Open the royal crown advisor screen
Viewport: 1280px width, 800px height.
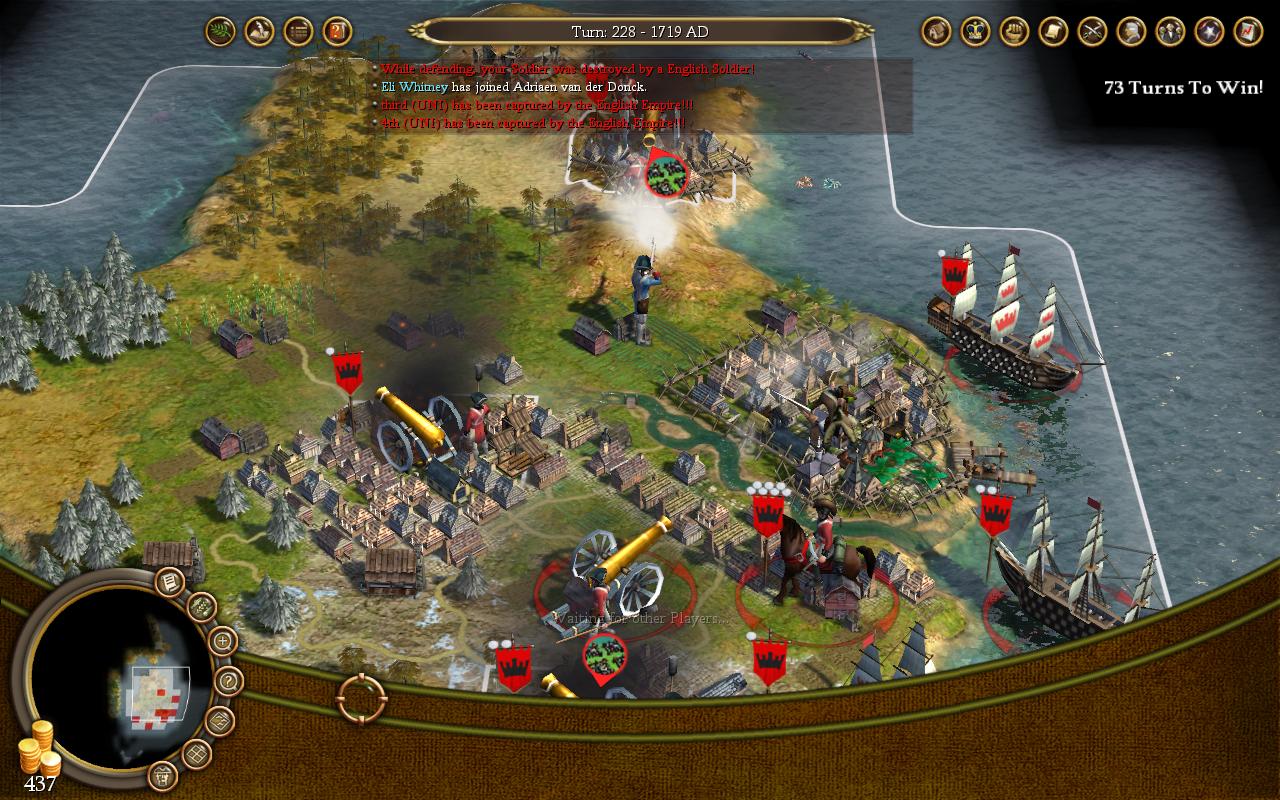975,32
